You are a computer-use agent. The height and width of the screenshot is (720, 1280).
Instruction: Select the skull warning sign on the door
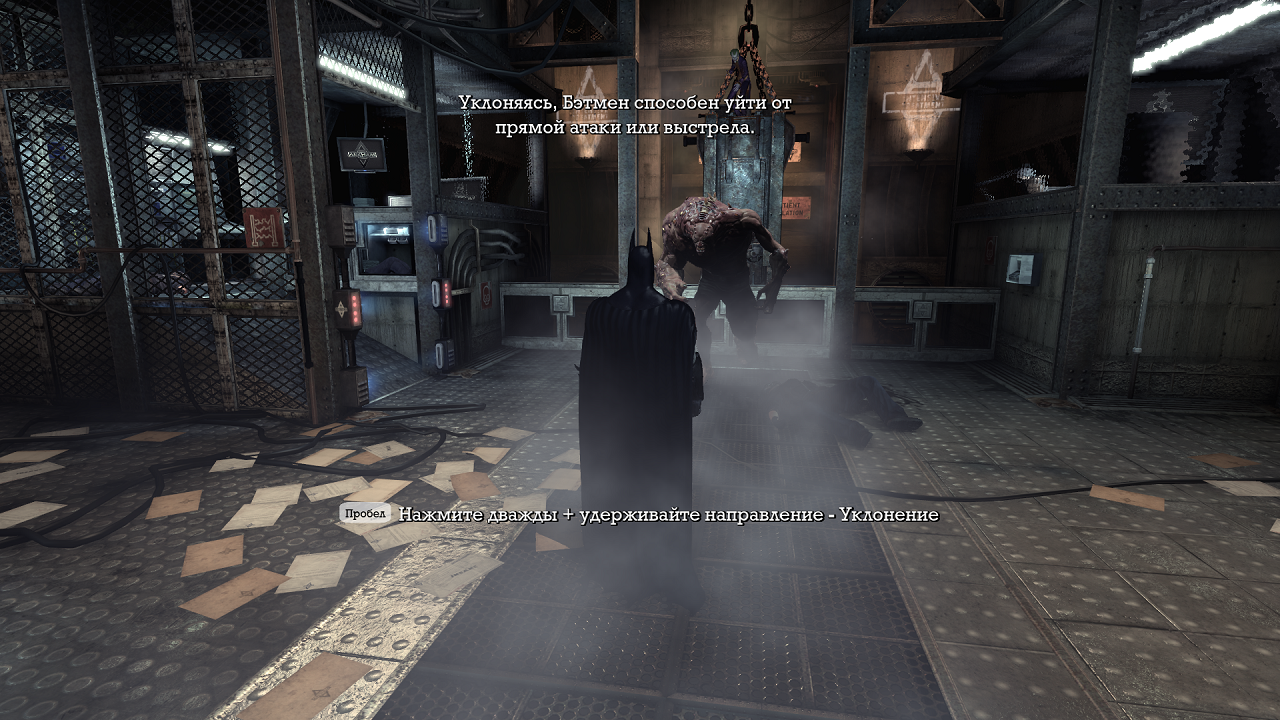(486, 294)
